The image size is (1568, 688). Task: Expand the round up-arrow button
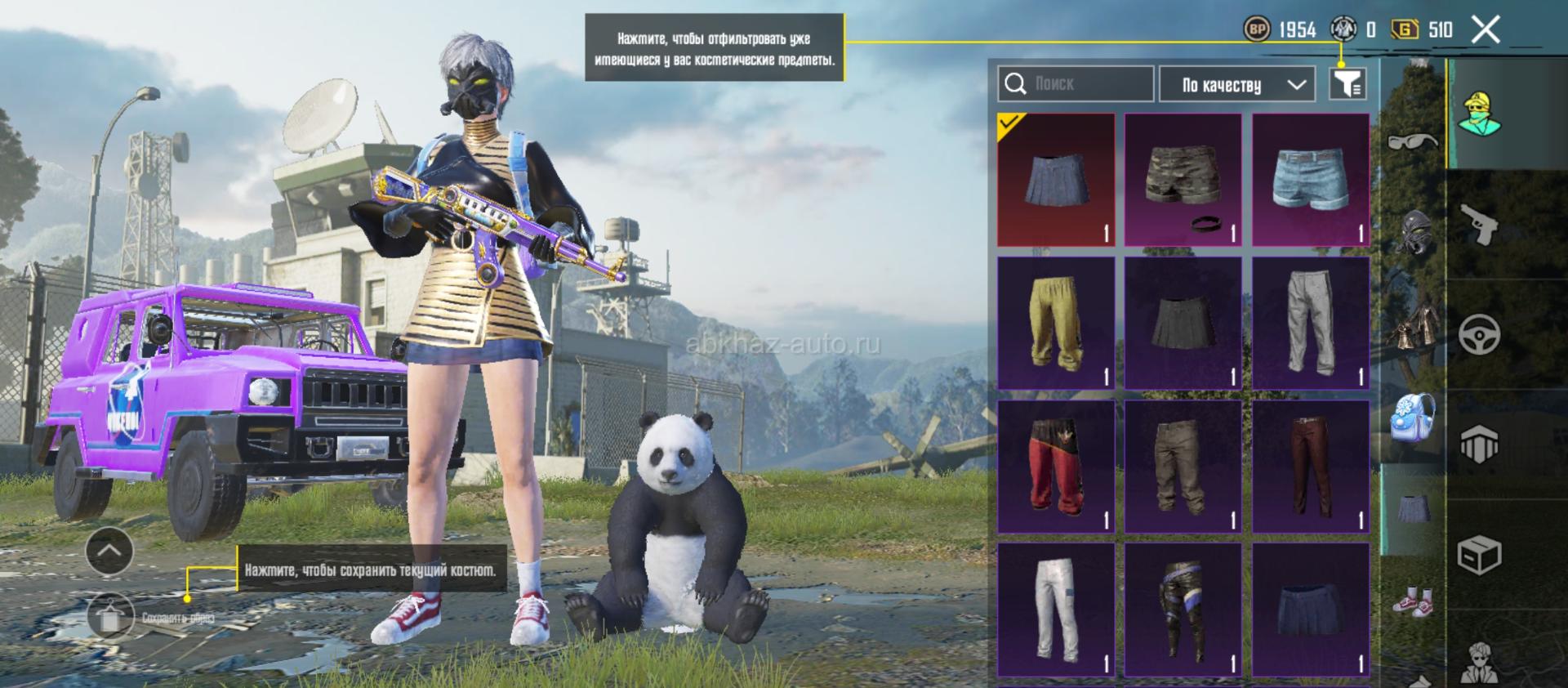point(109,551)
